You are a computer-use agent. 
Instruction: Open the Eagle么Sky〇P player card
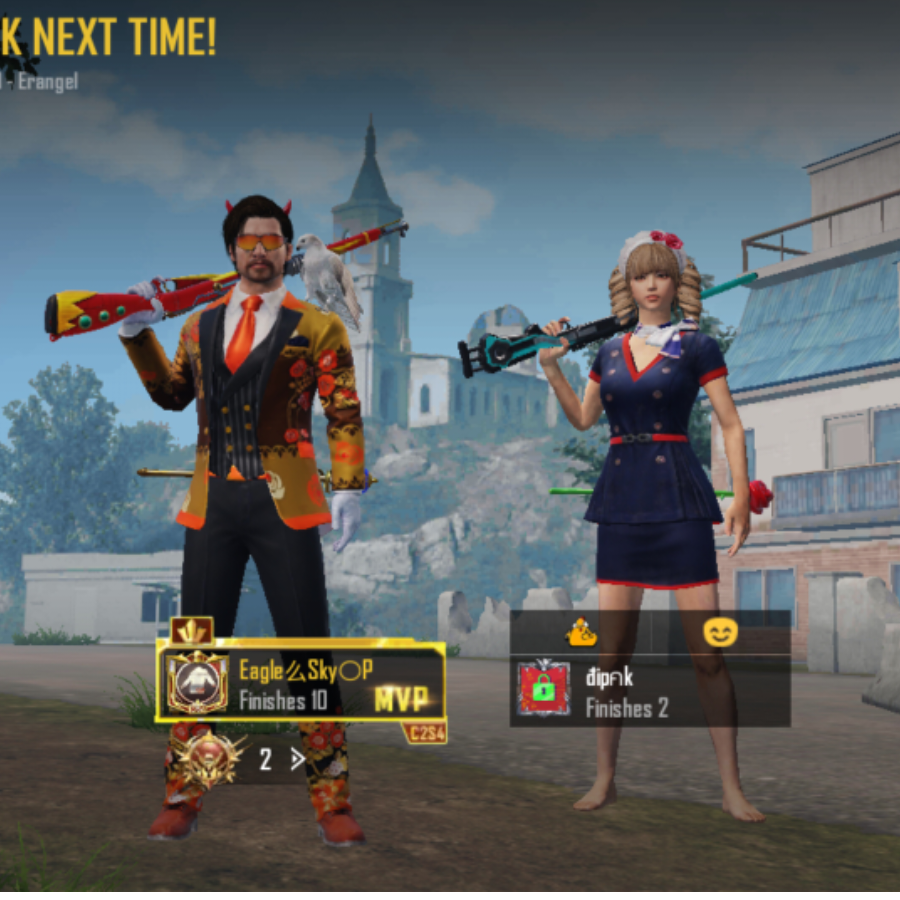point(300,681)
